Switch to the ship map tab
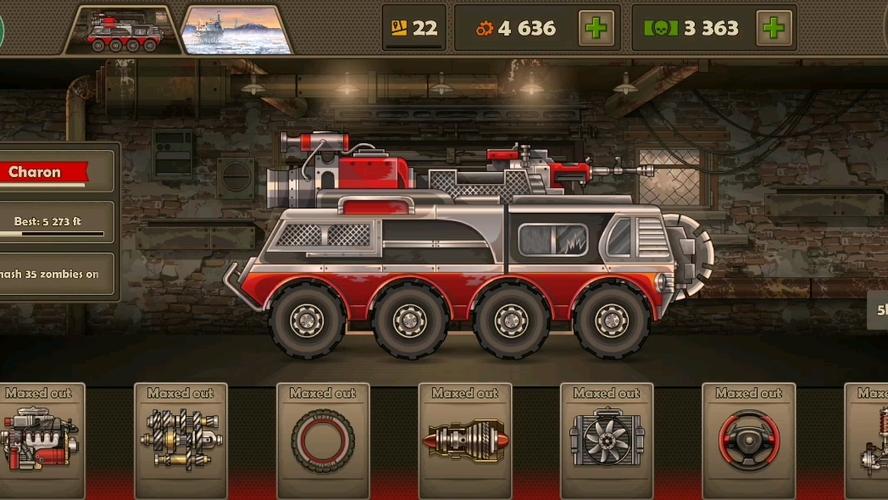This screenshot has height=500, width=888. click(237, 31)
